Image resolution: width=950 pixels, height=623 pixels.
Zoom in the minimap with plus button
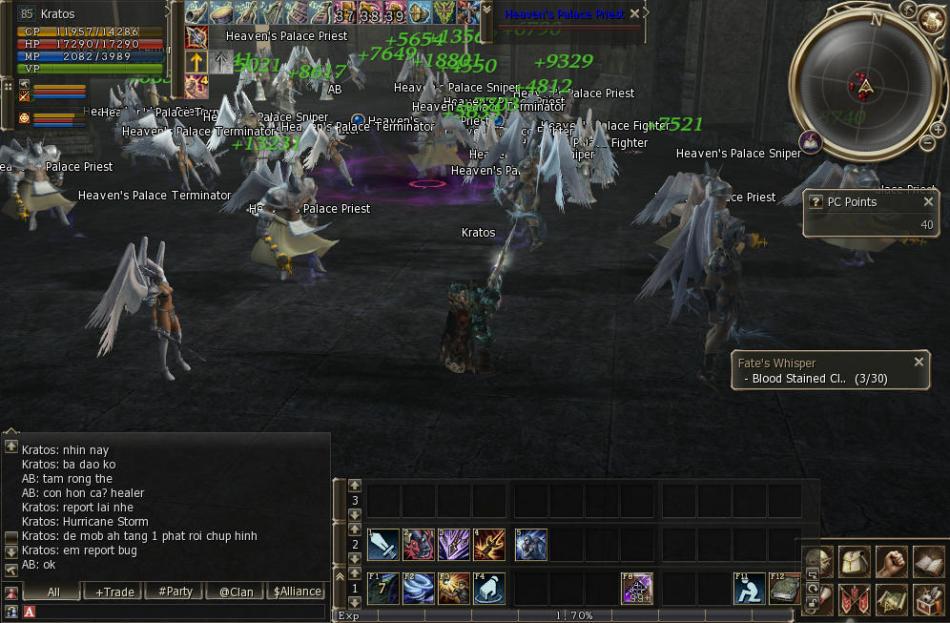tap(938, 129)
